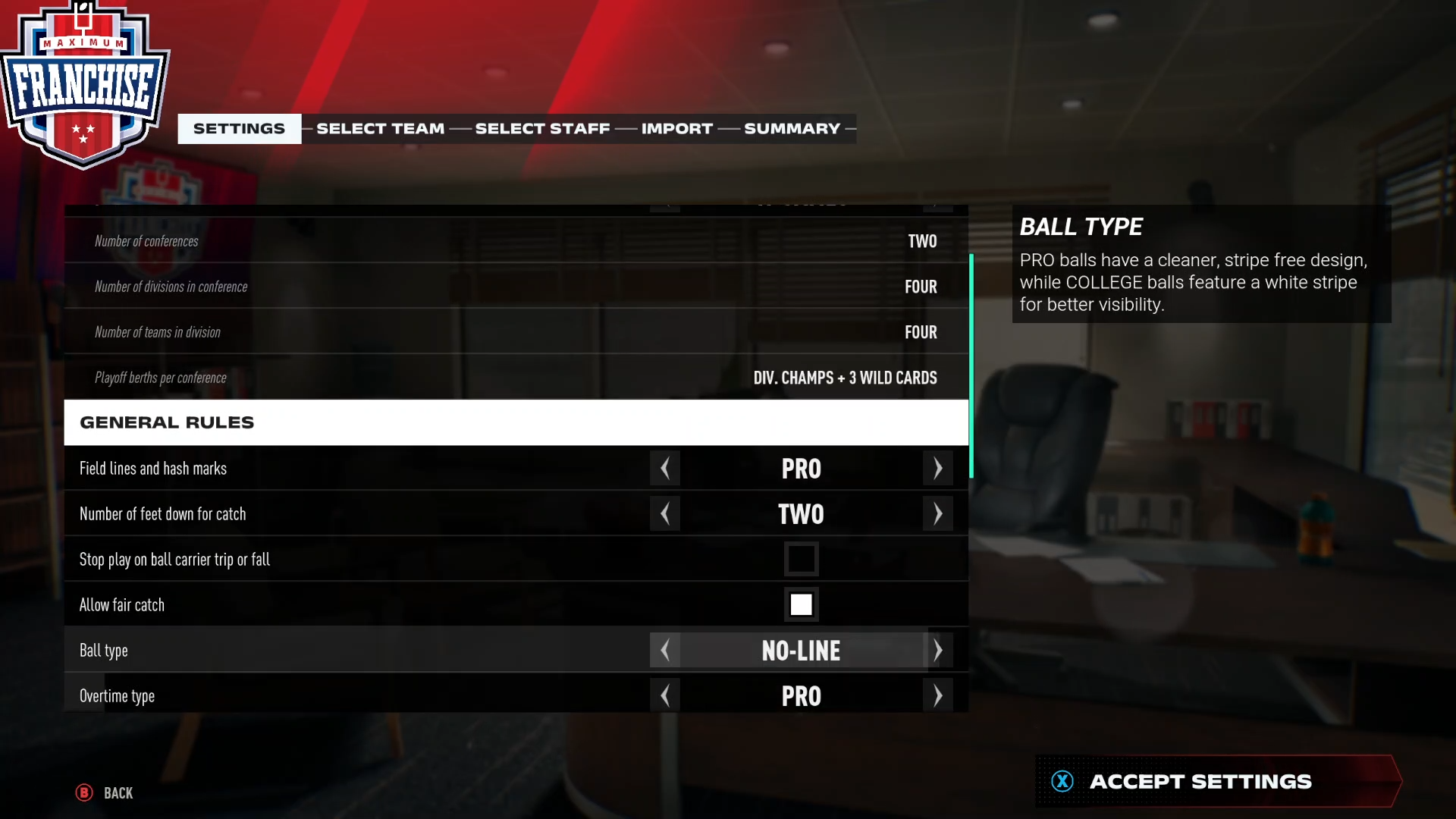Cycle Ball type to next option
1456x819 pixels.
click(x=938, y=651)
